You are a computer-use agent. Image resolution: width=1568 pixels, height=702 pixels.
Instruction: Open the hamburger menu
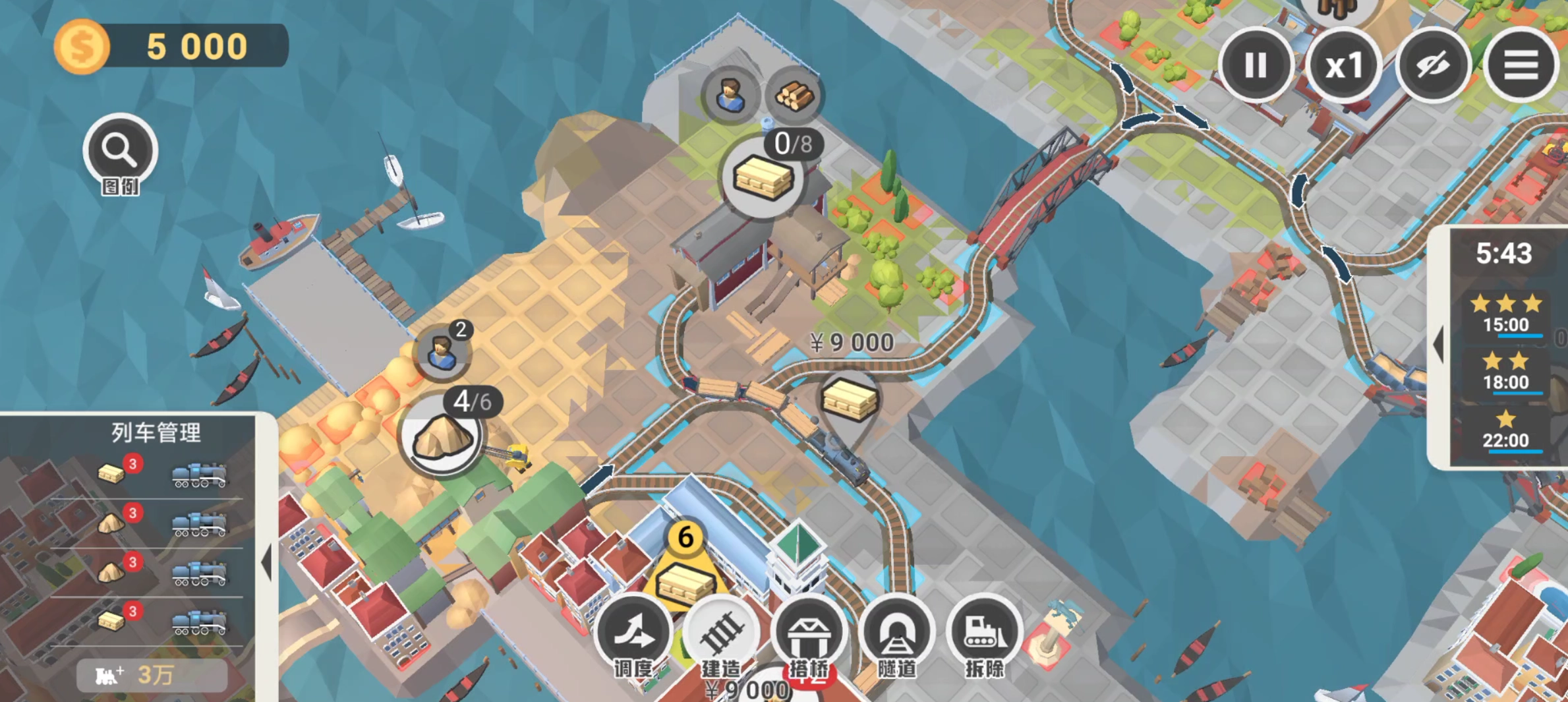pos(1521,65)
